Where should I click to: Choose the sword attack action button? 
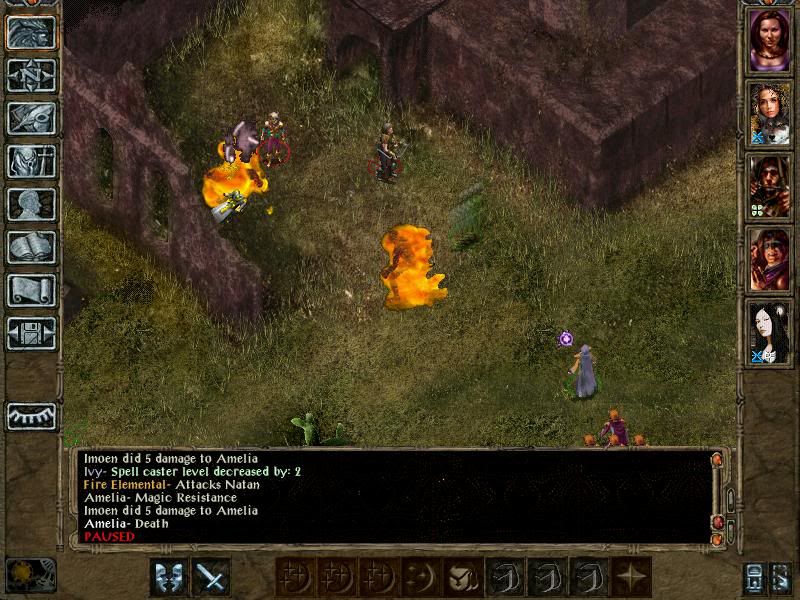(x=210, y=576)
